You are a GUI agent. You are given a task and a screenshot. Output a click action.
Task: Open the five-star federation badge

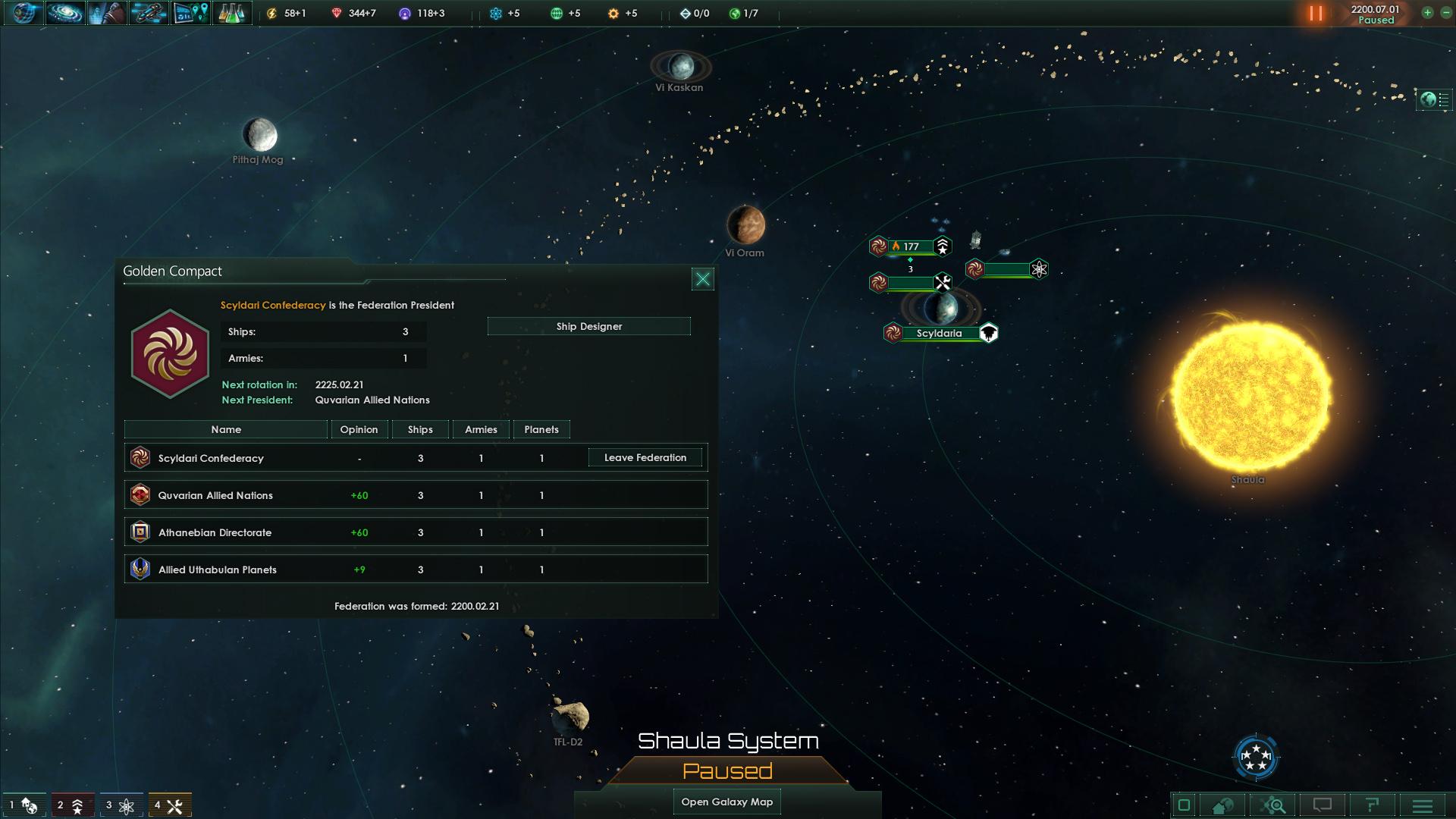(1257, 757)
